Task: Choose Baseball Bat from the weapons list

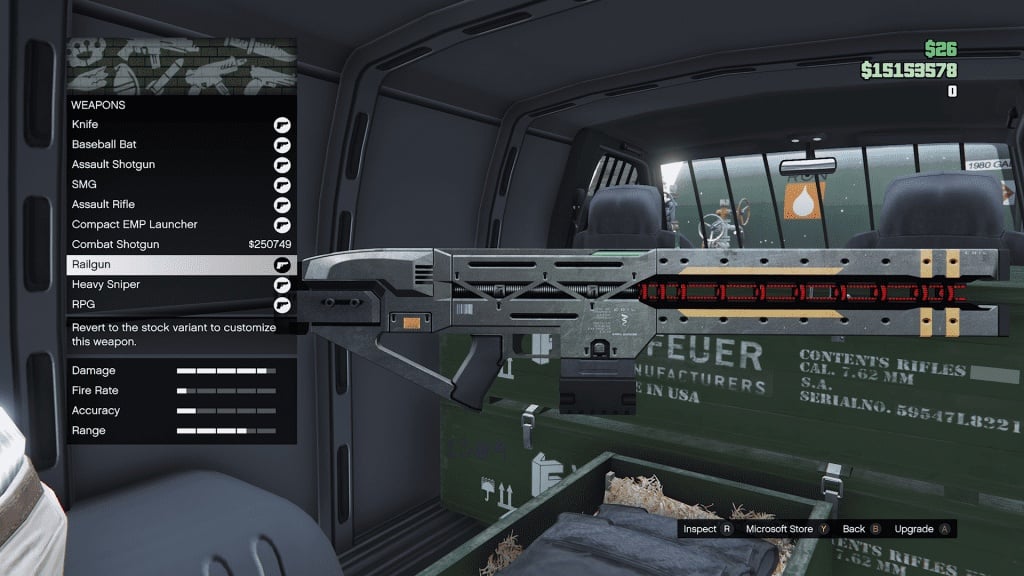Action: click(x=181, y=145)
